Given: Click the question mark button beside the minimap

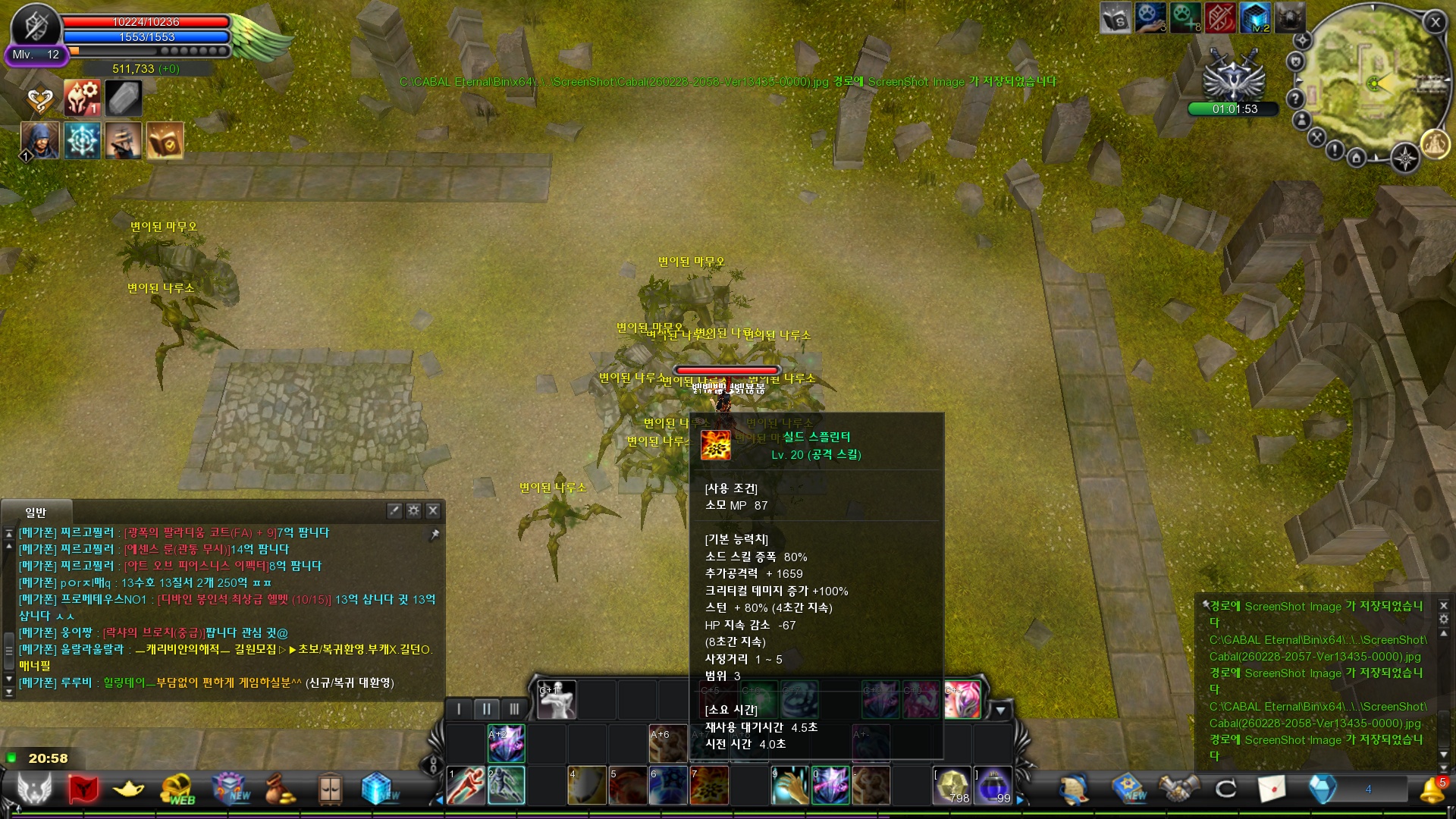Looking at the screenshot, I should click(x=1295, y=99).
